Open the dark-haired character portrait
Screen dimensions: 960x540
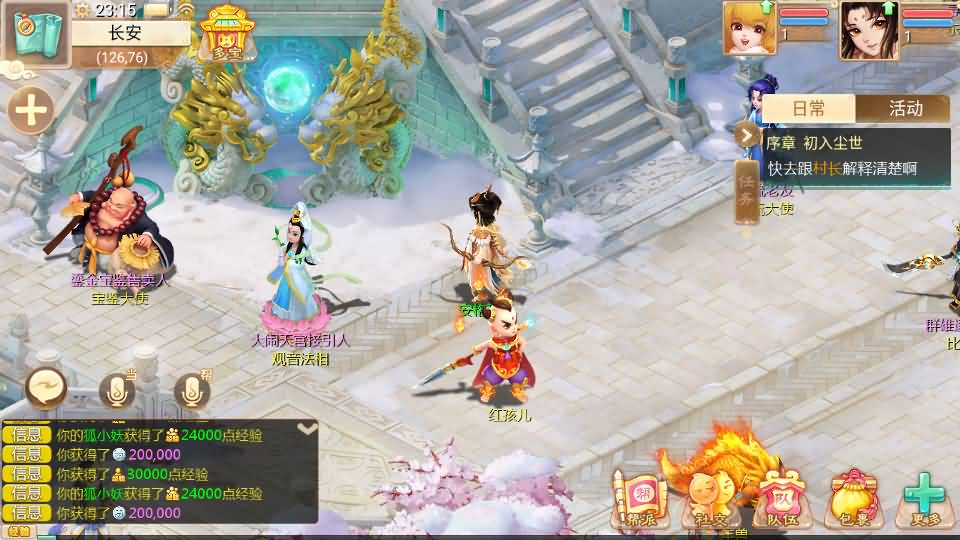tap(869, 29)
